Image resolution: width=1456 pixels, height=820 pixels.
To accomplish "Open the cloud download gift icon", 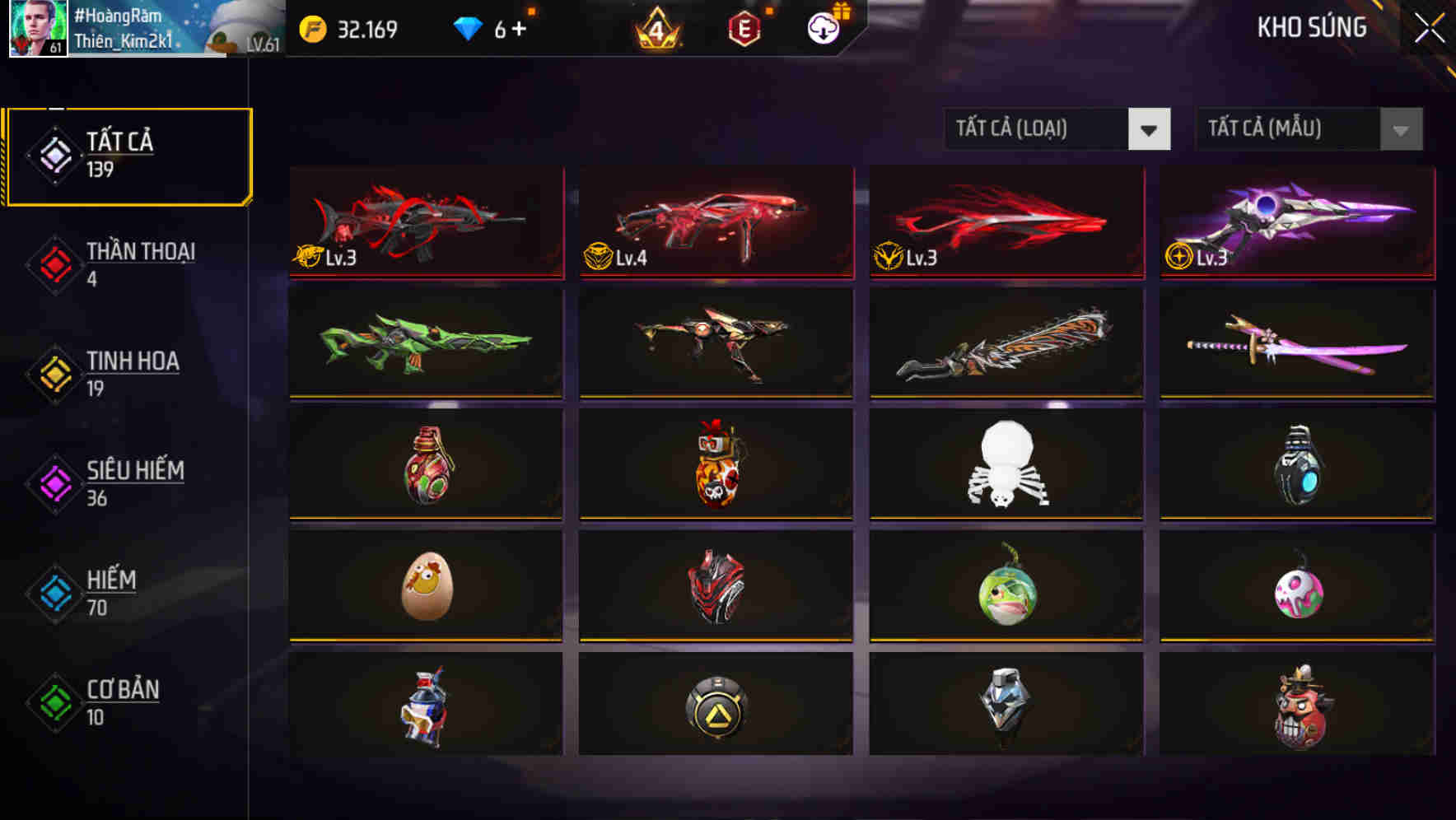I will (x=824, y=27).
